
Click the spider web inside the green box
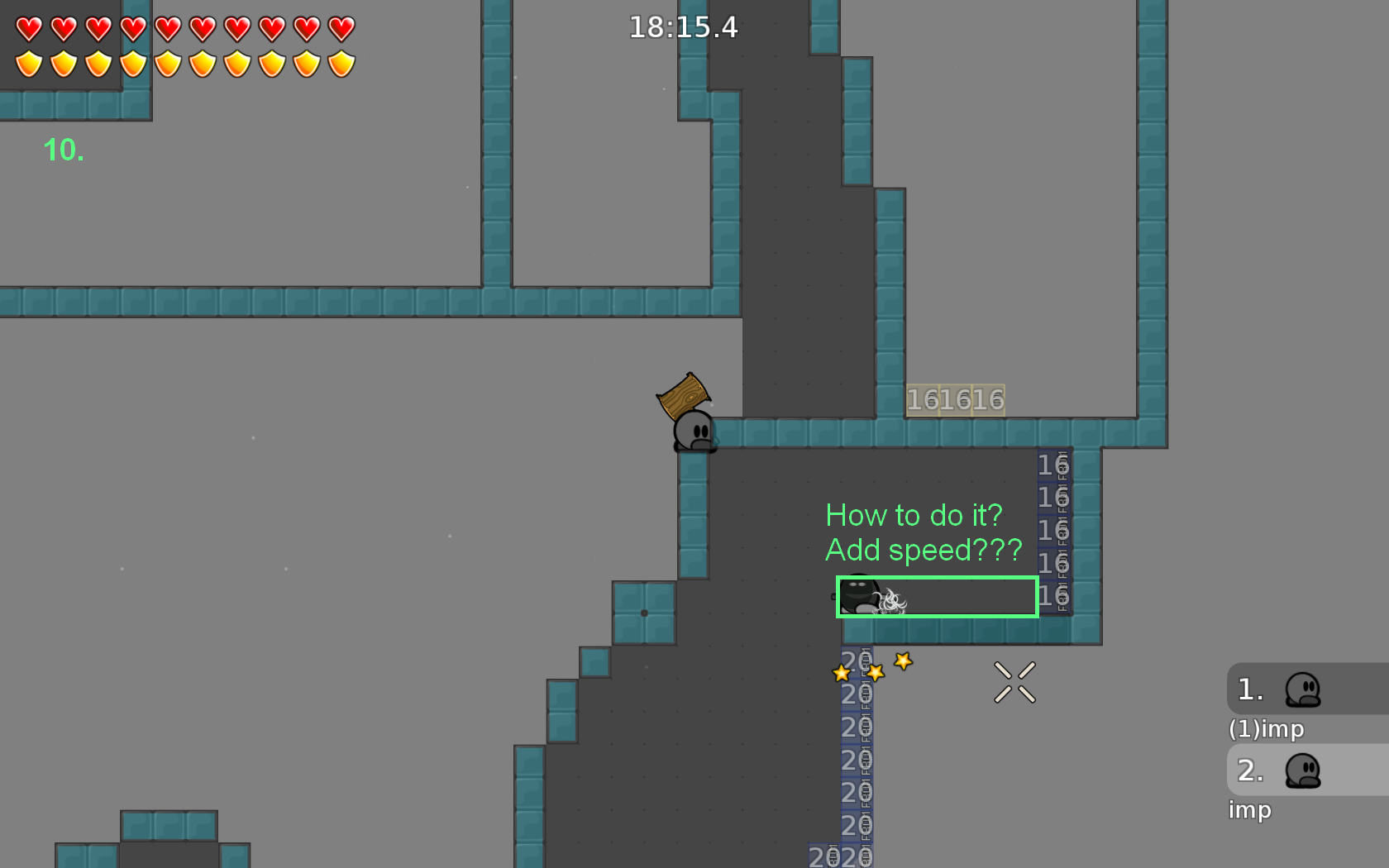pyautogui.click(x=890, y=600)
